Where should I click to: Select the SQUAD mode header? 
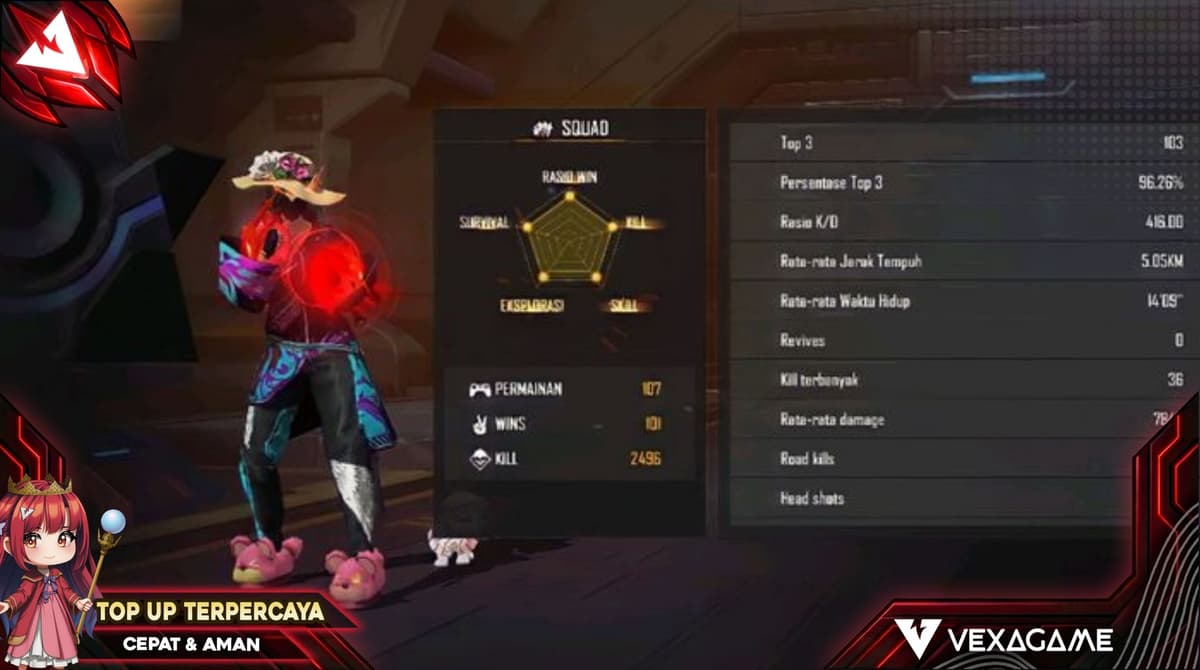(x=570, y=127)
